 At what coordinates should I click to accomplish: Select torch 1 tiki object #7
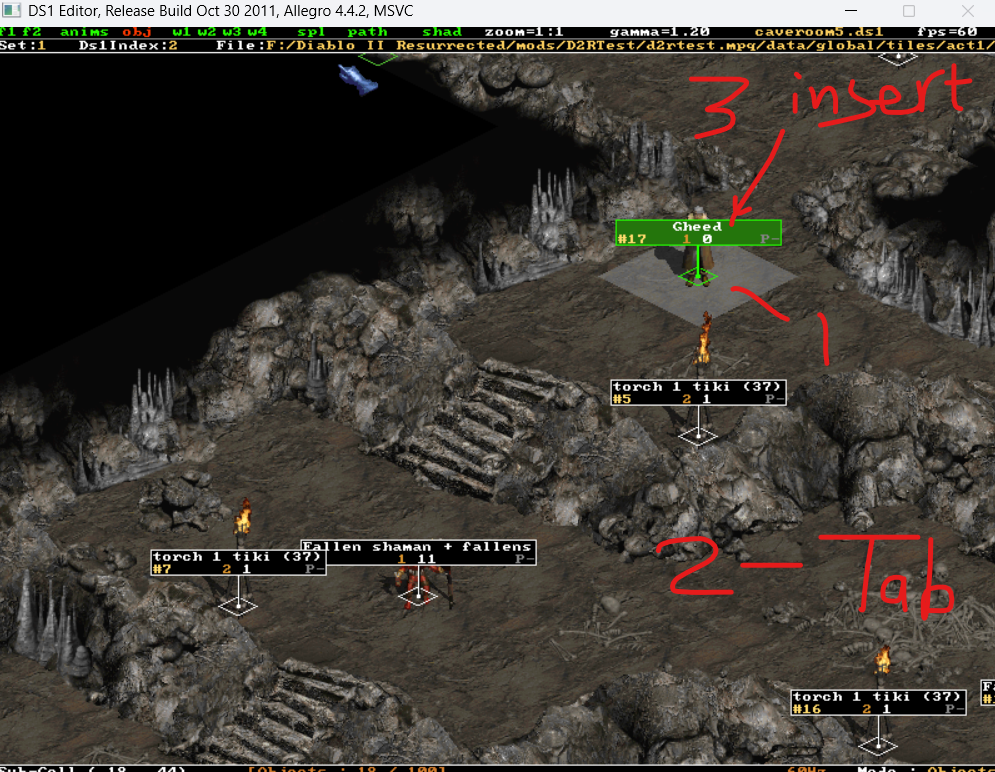coord(238,562)
